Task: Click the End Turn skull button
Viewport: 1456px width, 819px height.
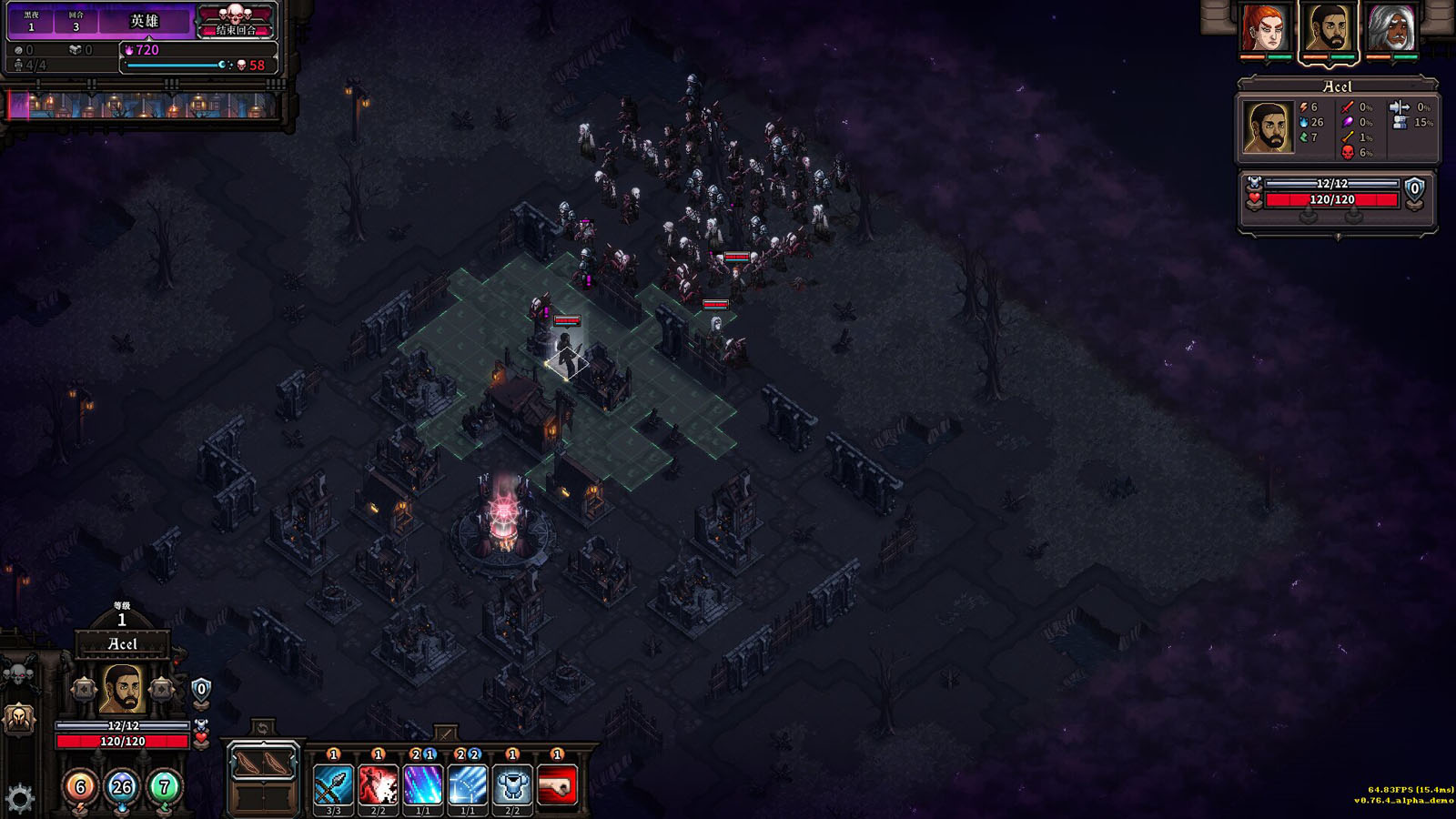Action: tap(236, 20)
